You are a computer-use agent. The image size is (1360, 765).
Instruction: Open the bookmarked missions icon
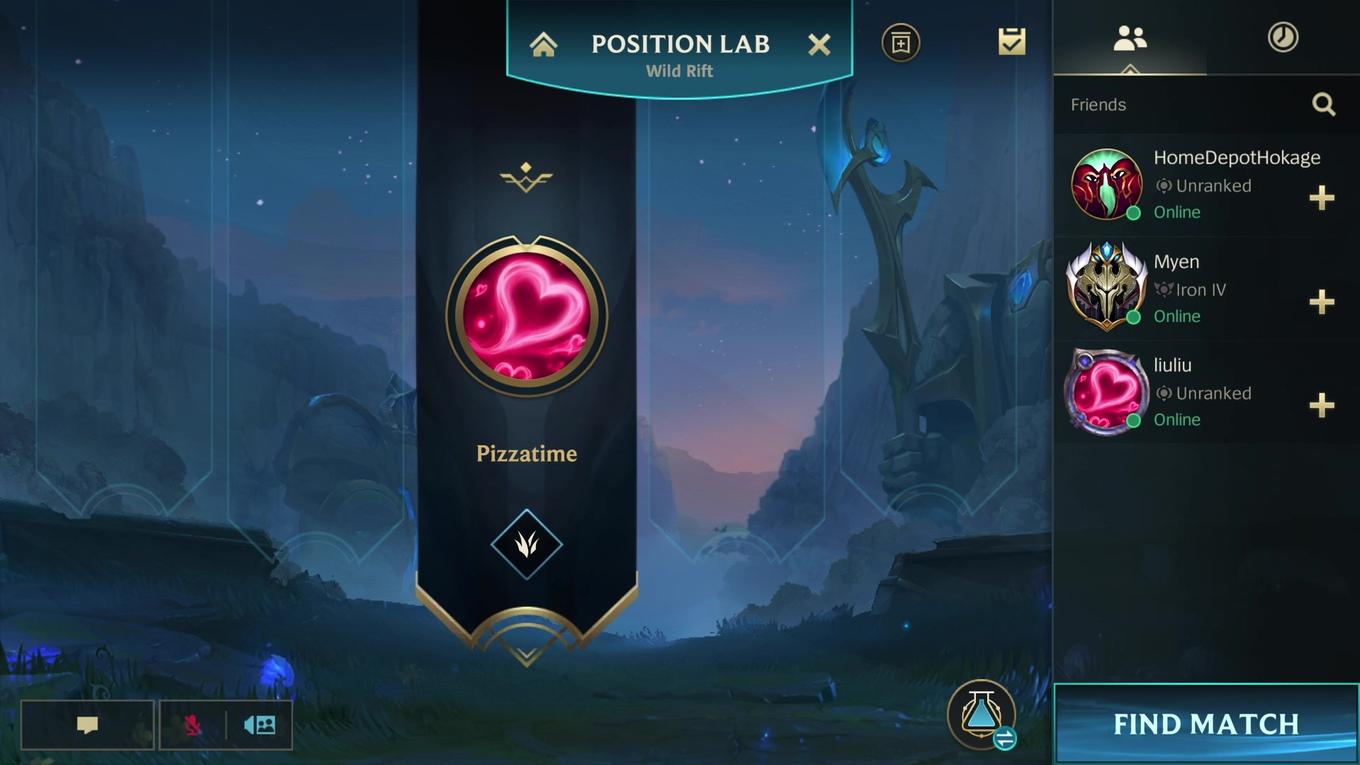point(900,42)
